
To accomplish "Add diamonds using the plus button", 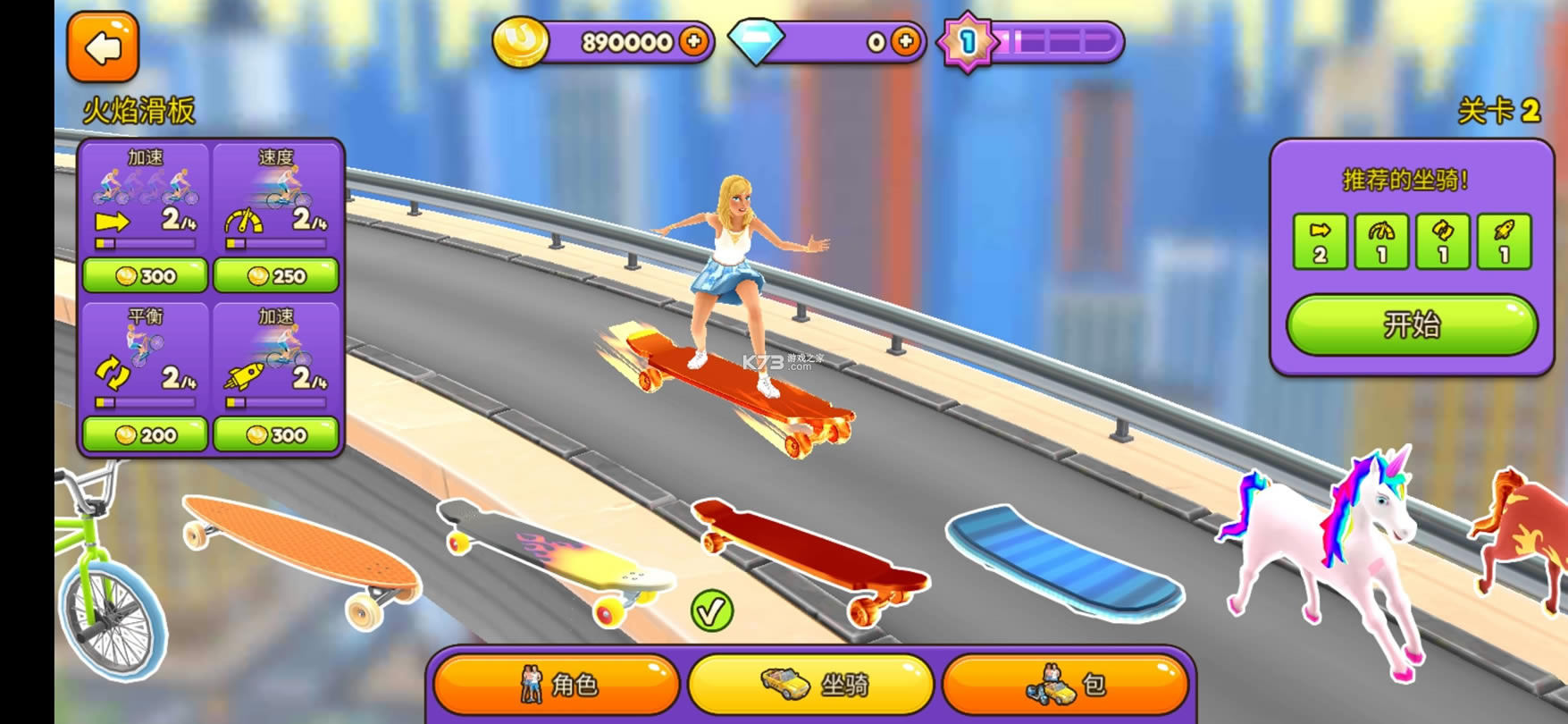I will 905,41.
